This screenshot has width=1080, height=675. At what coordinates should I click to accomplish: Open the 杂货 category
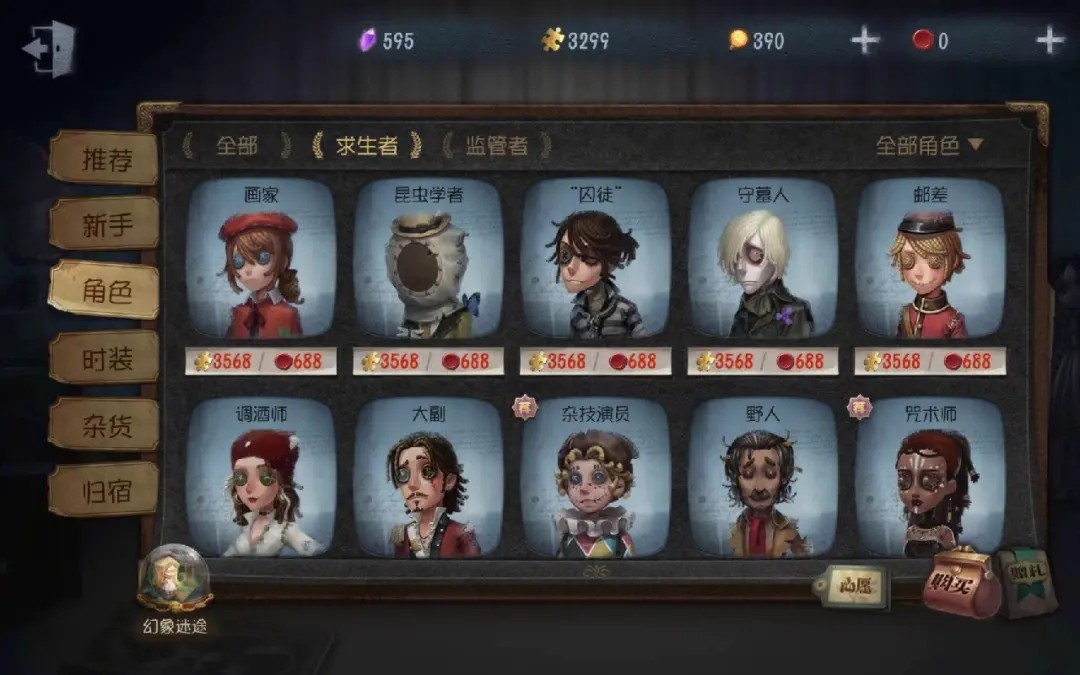point(106,424)
